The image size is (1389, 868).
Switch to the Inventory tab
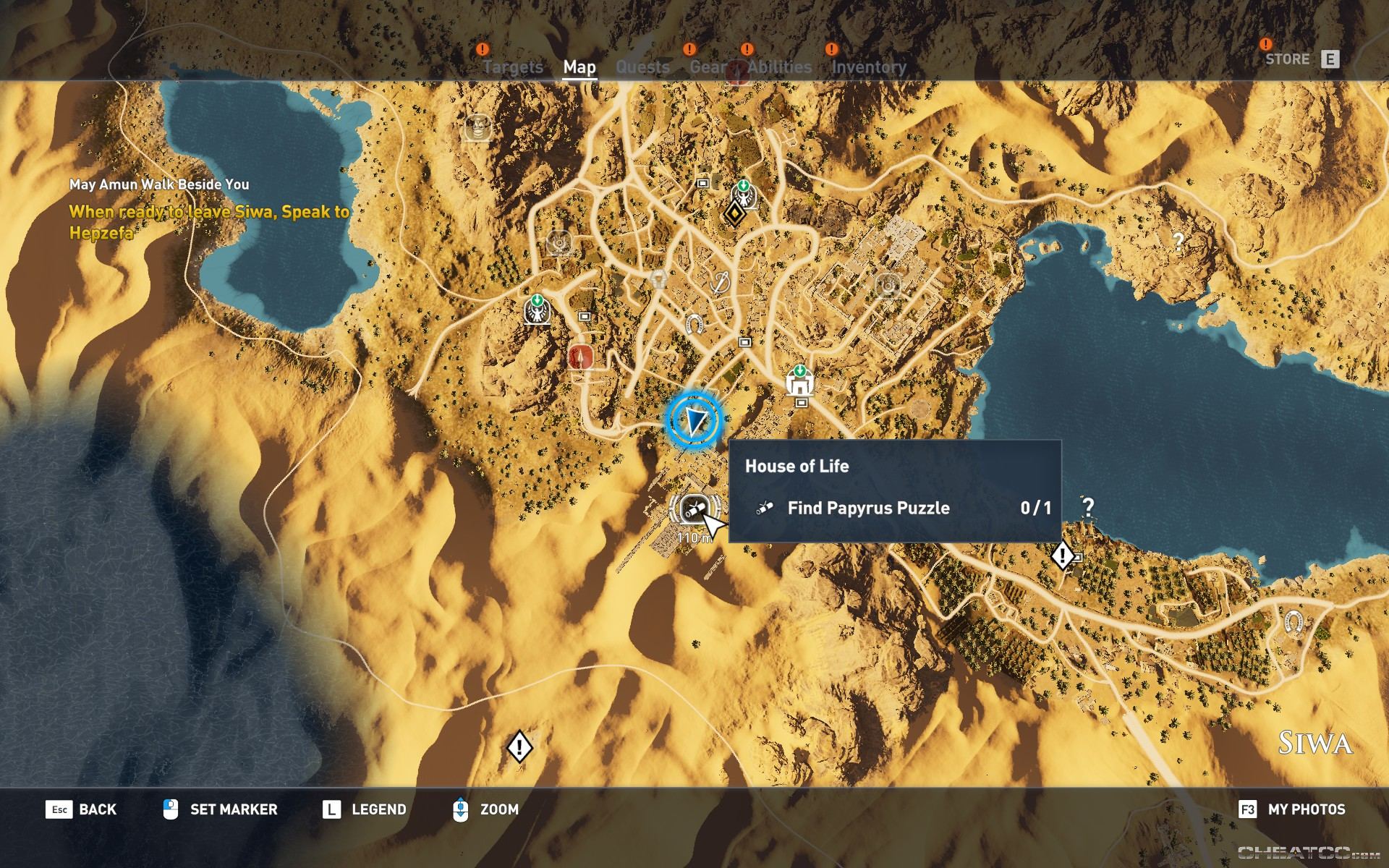868,67
